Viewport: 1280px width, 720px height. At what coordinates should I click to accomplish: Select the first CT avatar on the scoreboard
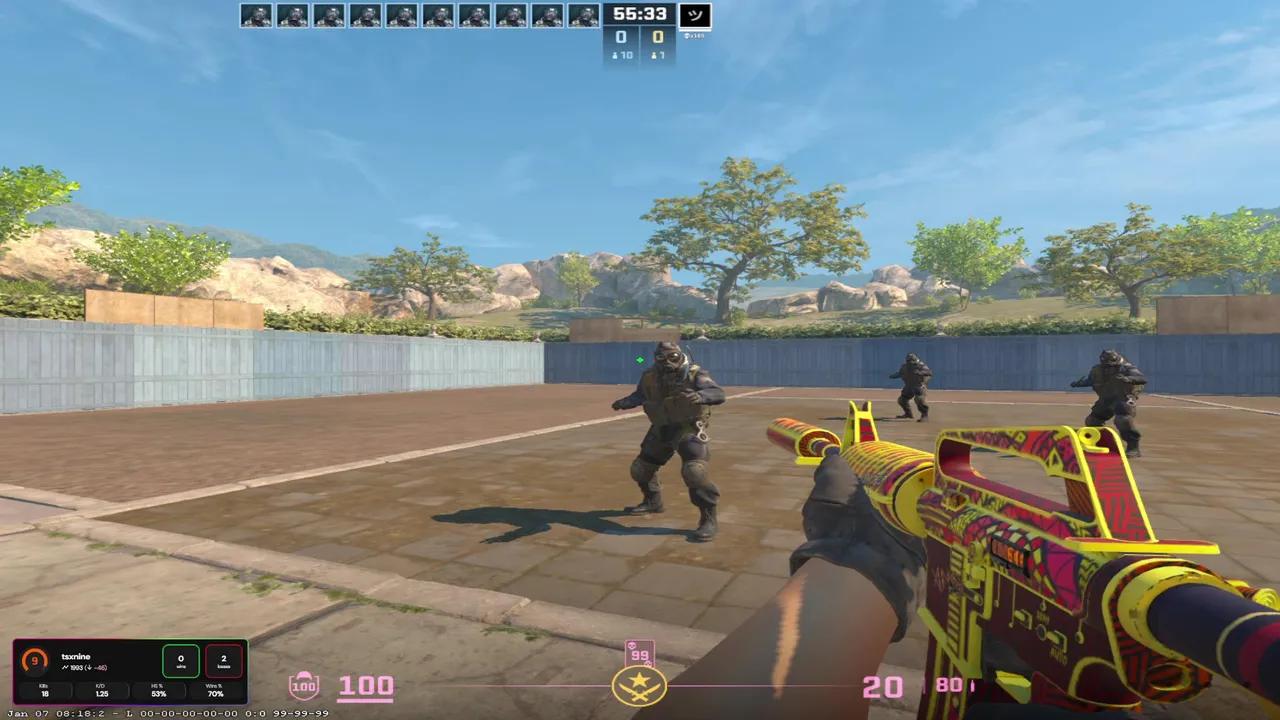pos(255,16)
